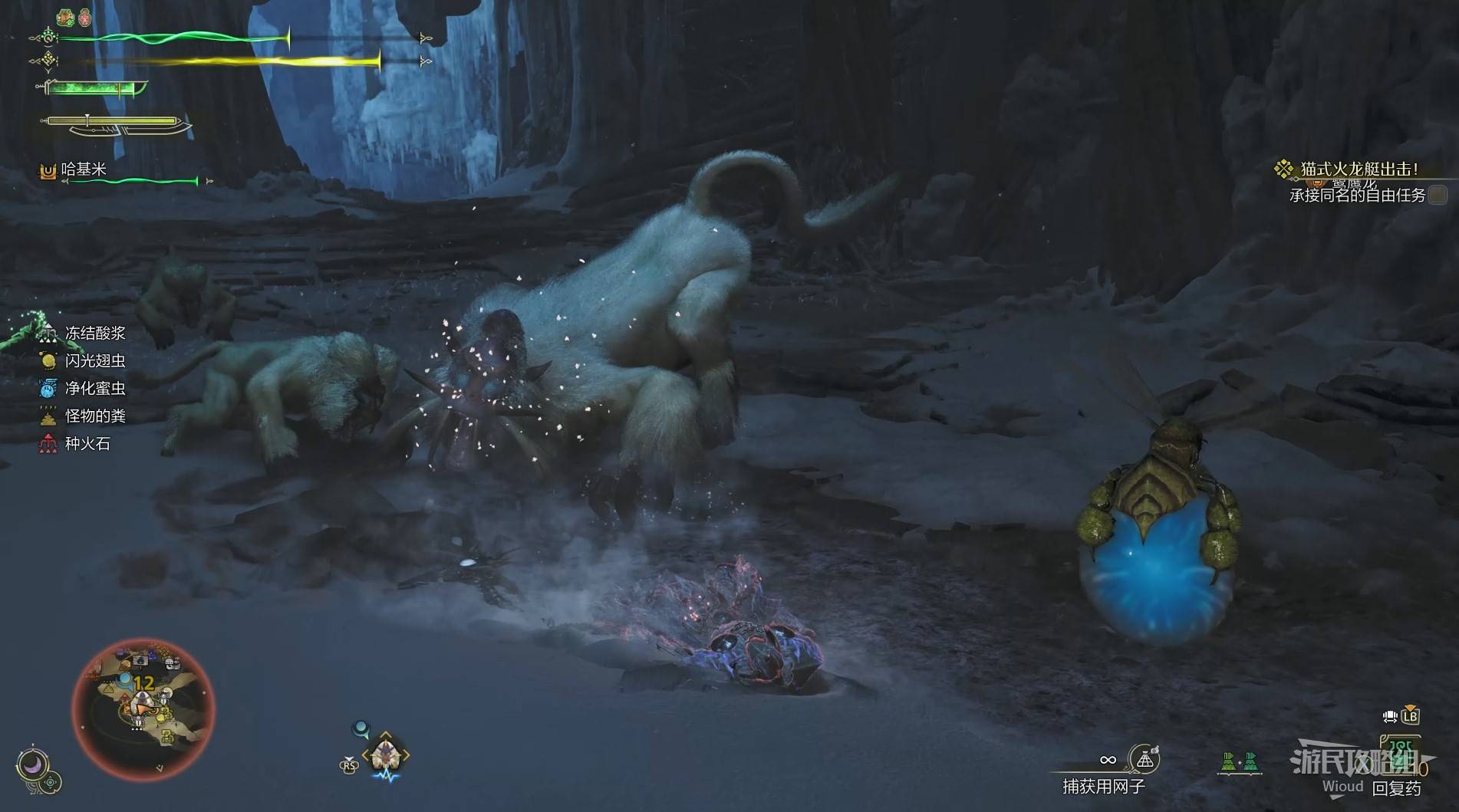Click the twin green ammo pouch icons
This screenshot has width=1459, height=812.
pos(1240,761)
